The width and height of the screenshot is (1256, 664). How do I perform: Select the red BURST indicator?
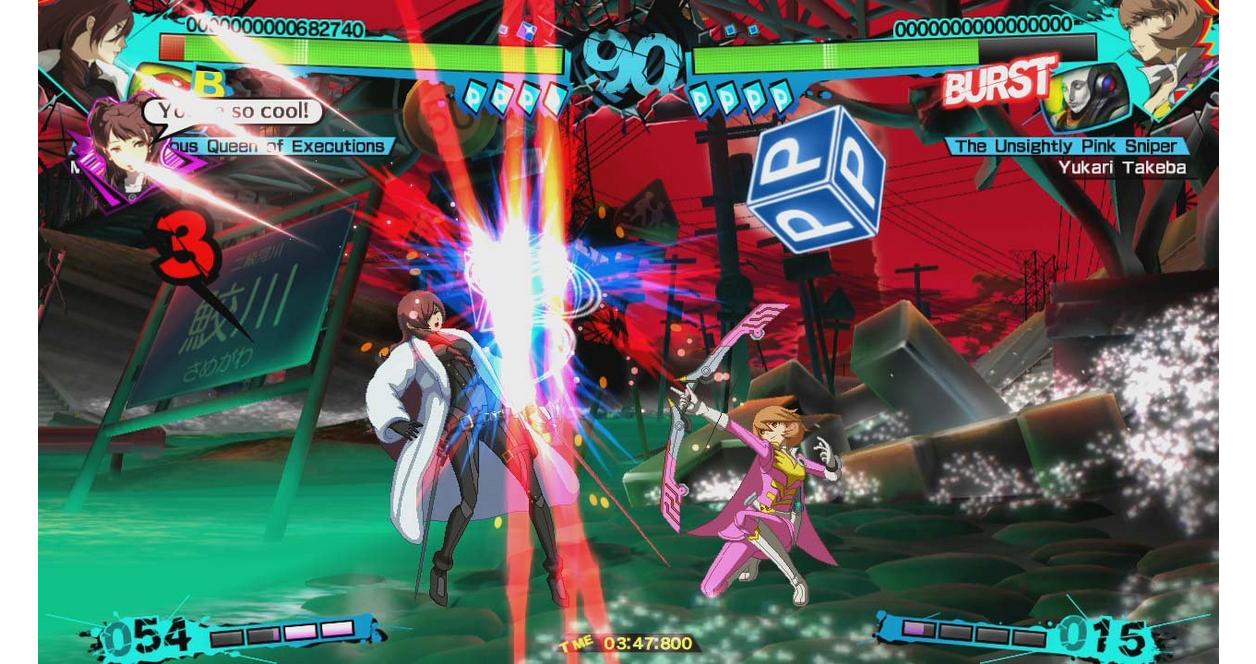998,84
